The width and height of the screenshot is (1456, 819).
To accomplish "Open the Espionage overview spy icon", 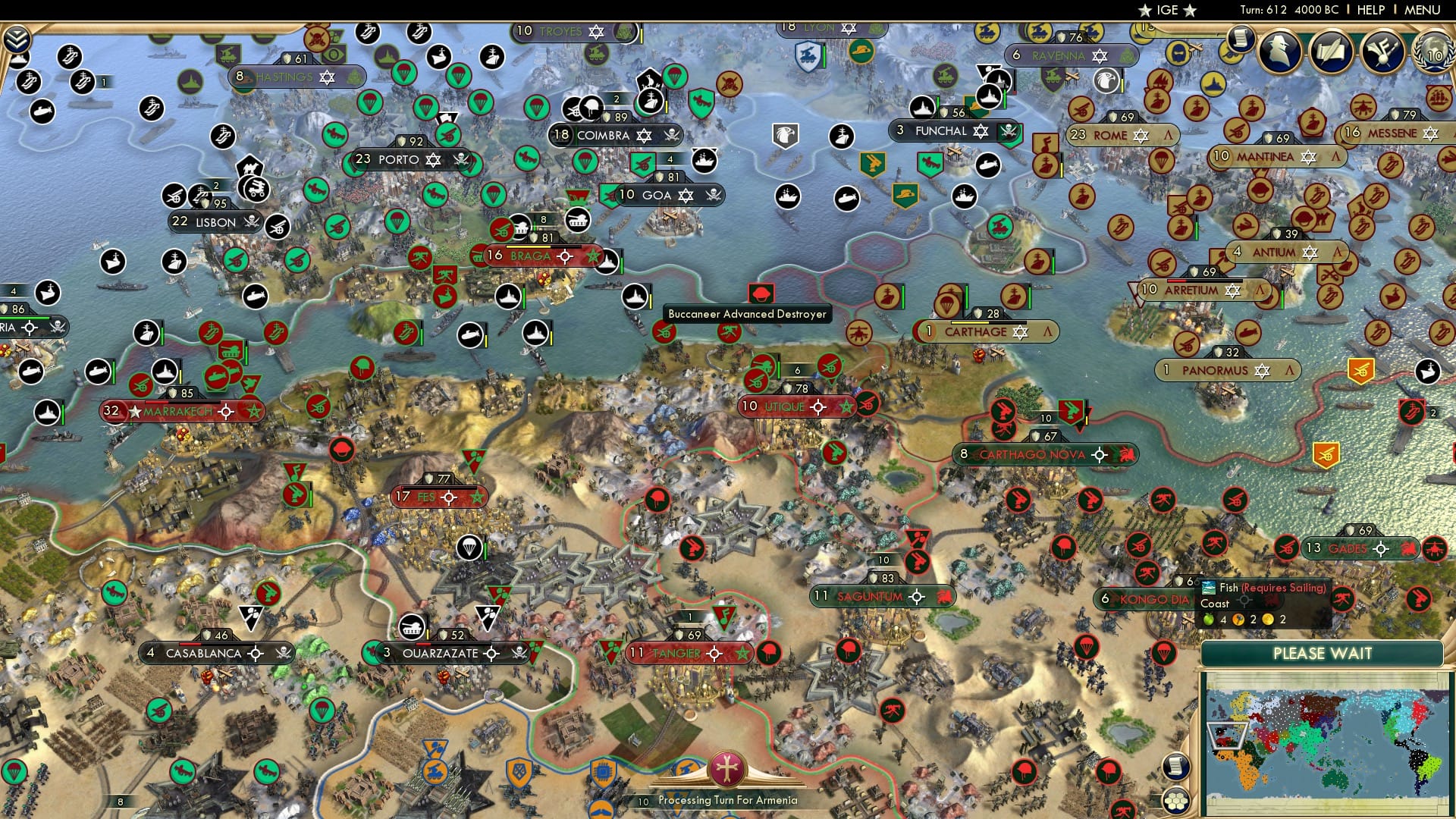I will (1279, 51).
